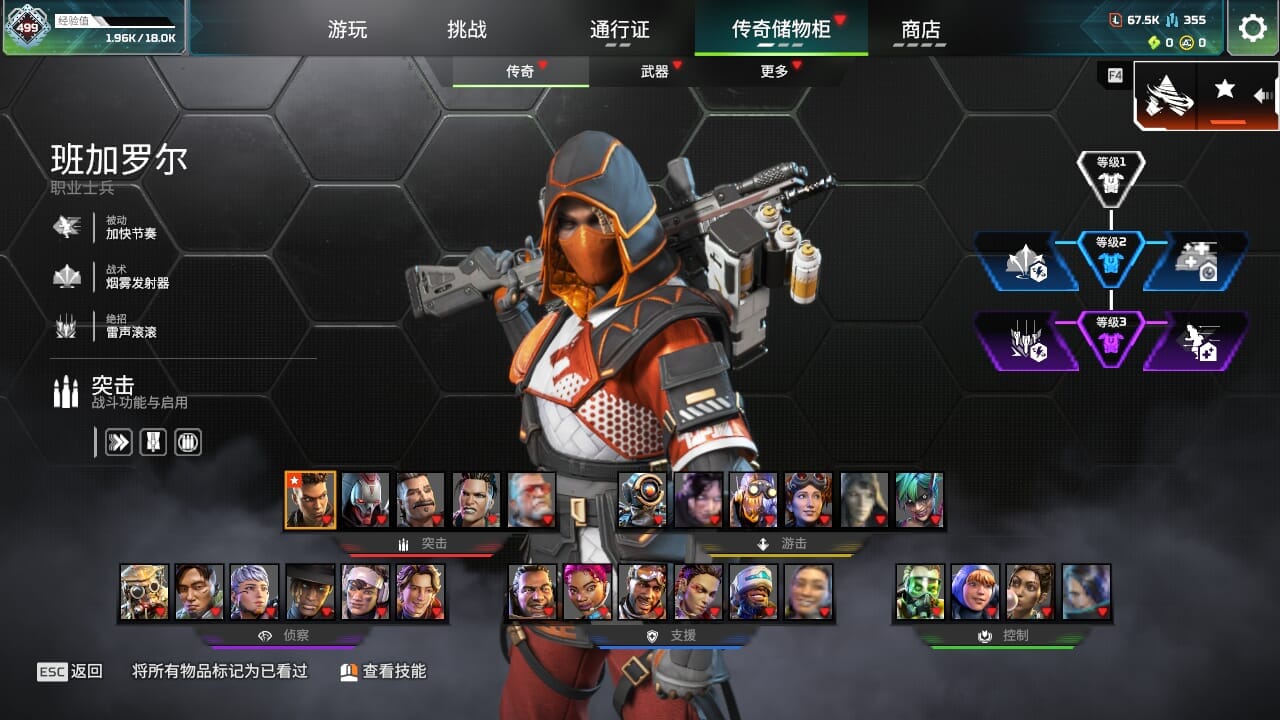The width and height of the screenshot is (1280, 720).
Task: Click the player level 499 badge
Action: tap(28, 28)
